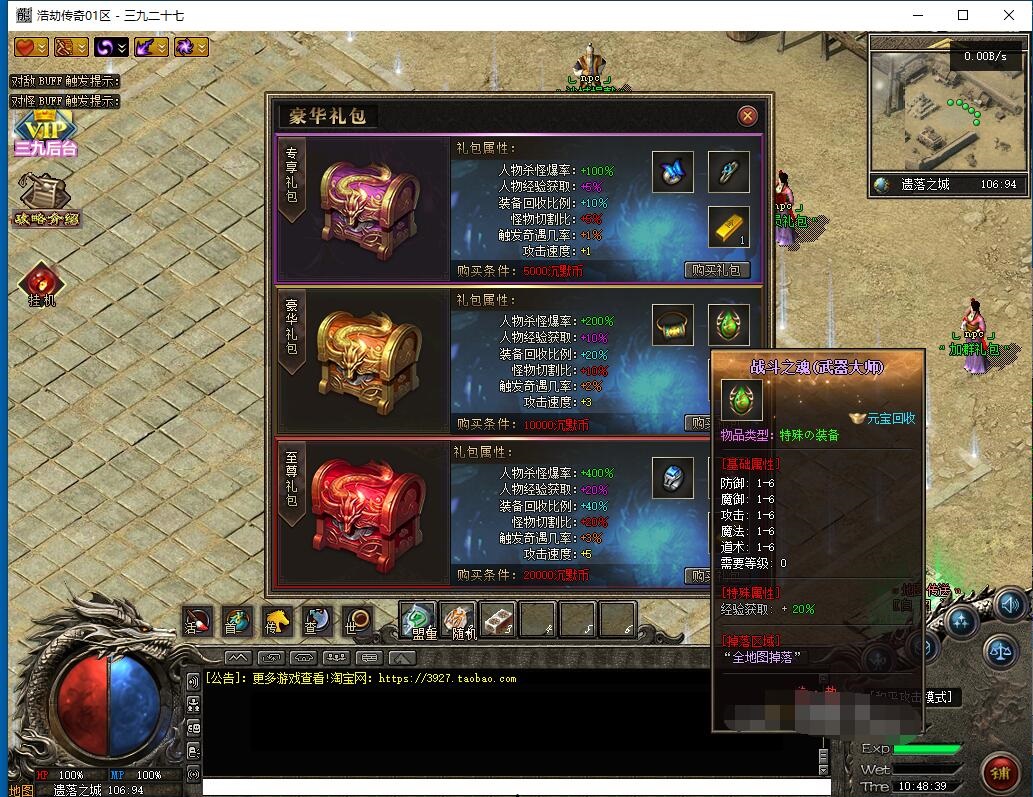Image resolution: width=1033 pixels, height=797 pixels.
Task: Inspect the blue butterfly reward icon
Action: coord(672,172)
